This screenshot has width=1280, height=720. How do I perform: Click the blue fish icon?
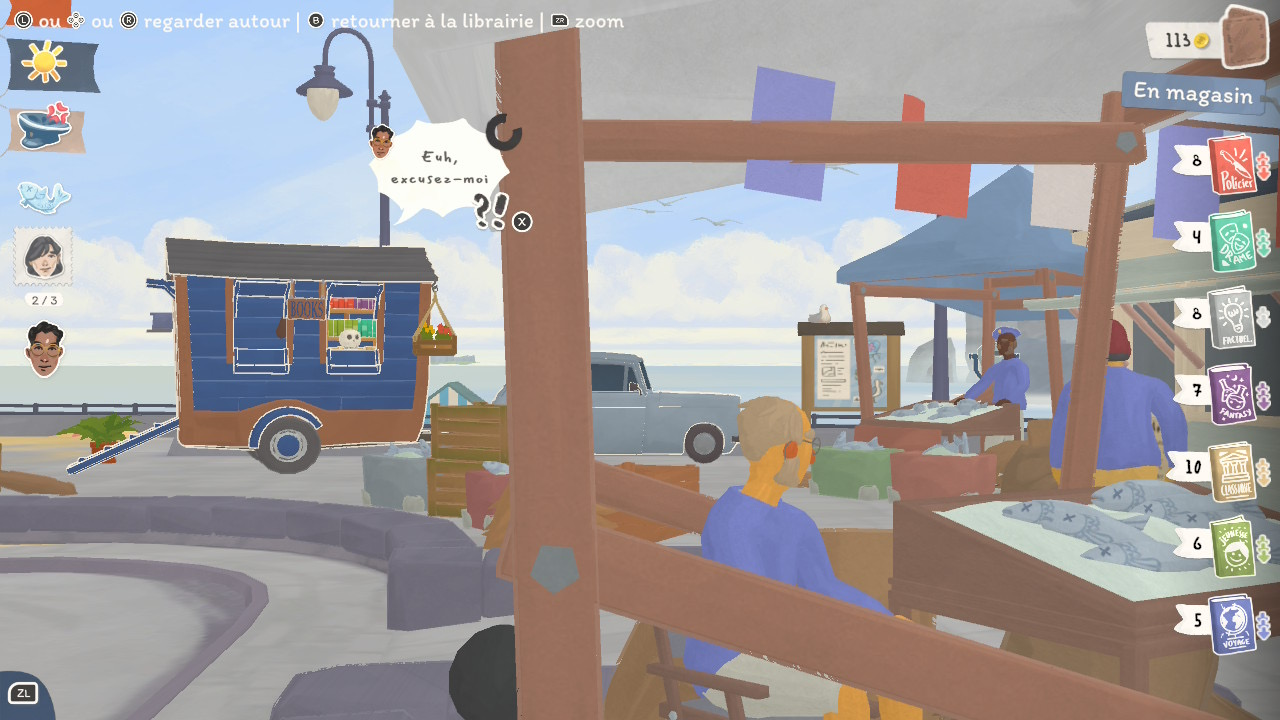click(x=43, y=196)
